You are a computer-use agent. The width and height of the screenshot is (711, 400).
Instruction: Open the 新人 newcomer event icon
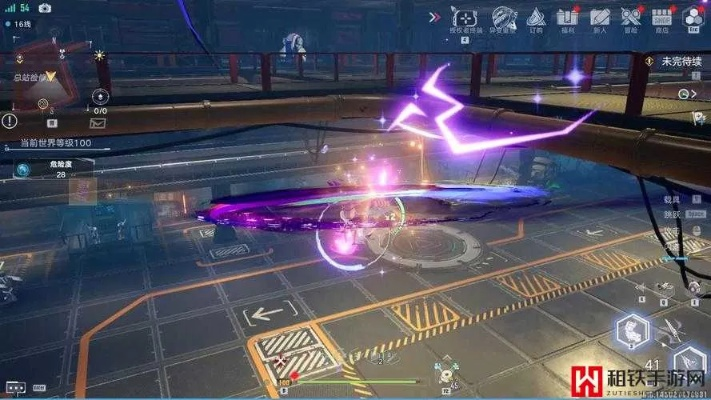click(x=599, y=17)
